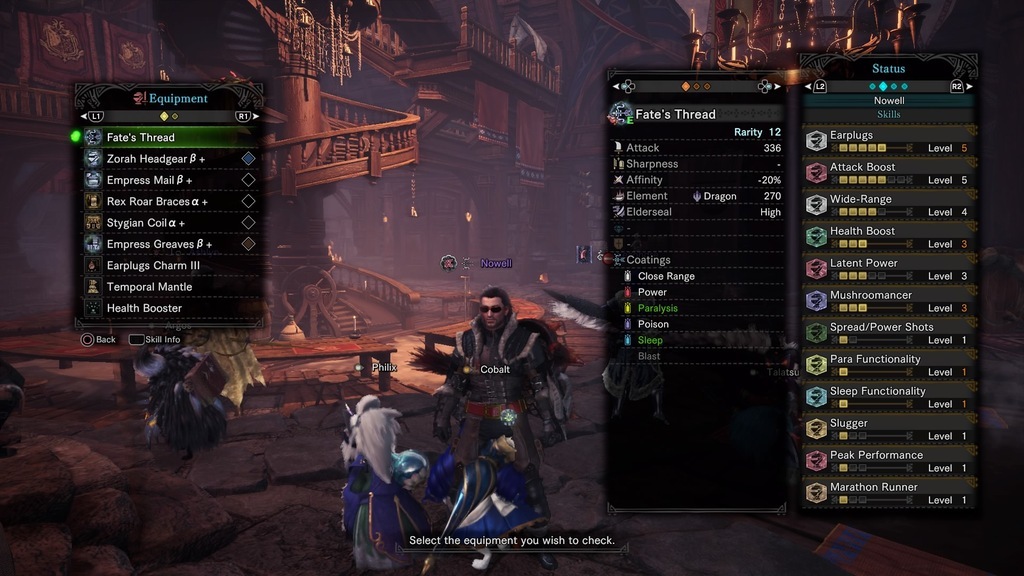Select the Attack Boost skill row

888,173
